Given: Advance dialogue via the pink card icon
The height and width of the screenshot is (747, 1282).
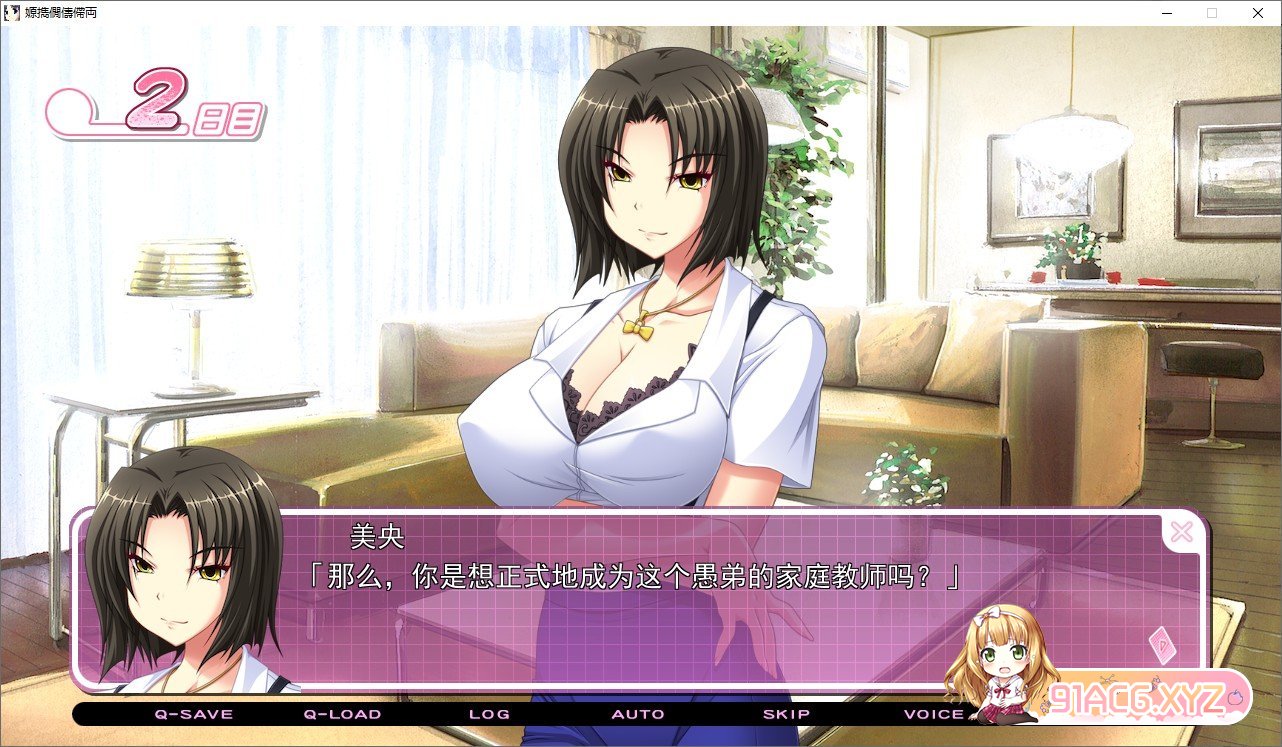Looking at the screenshot, I should 1163,645.
